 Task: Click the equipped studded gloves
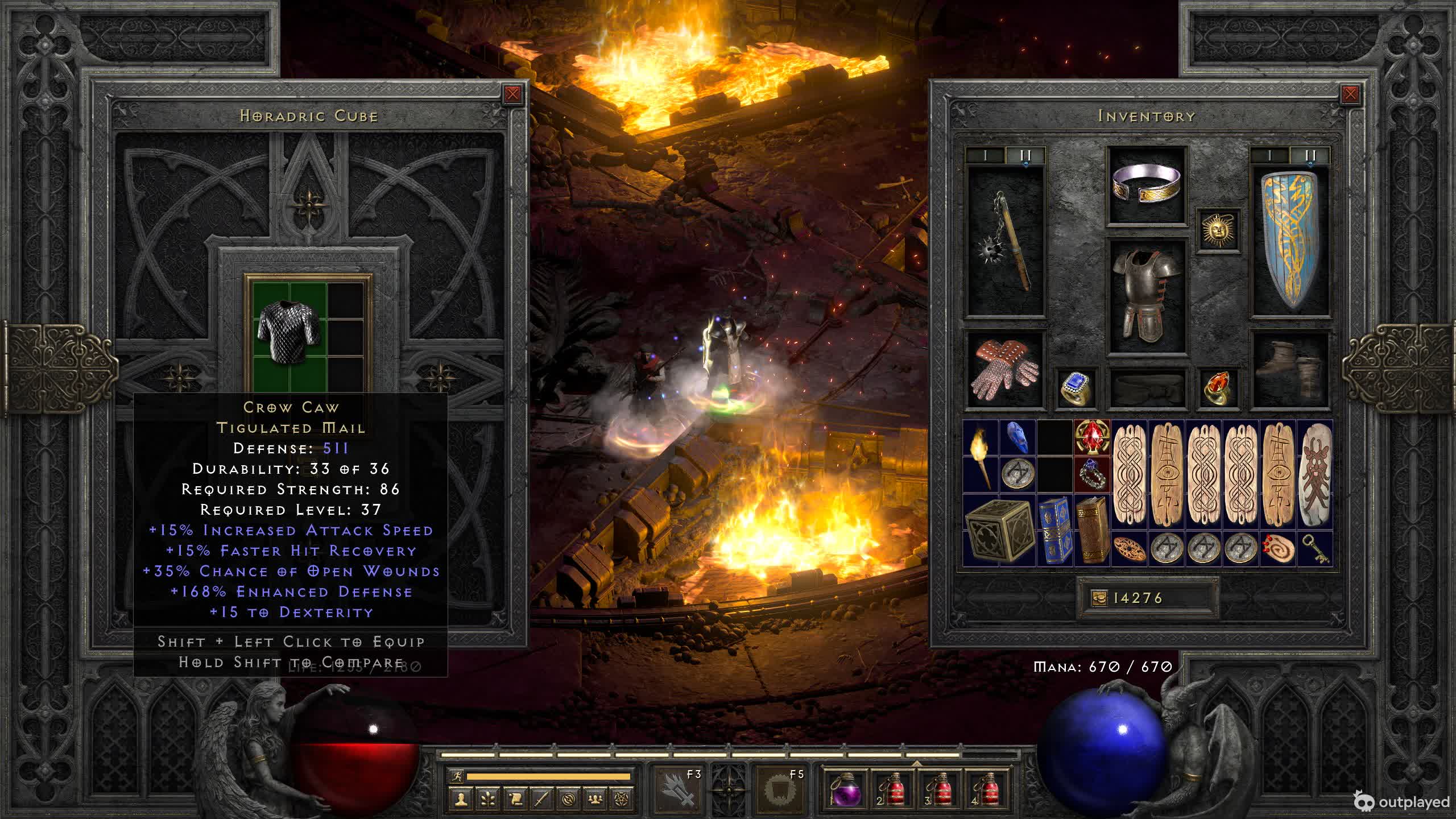tap(1006, 369)
